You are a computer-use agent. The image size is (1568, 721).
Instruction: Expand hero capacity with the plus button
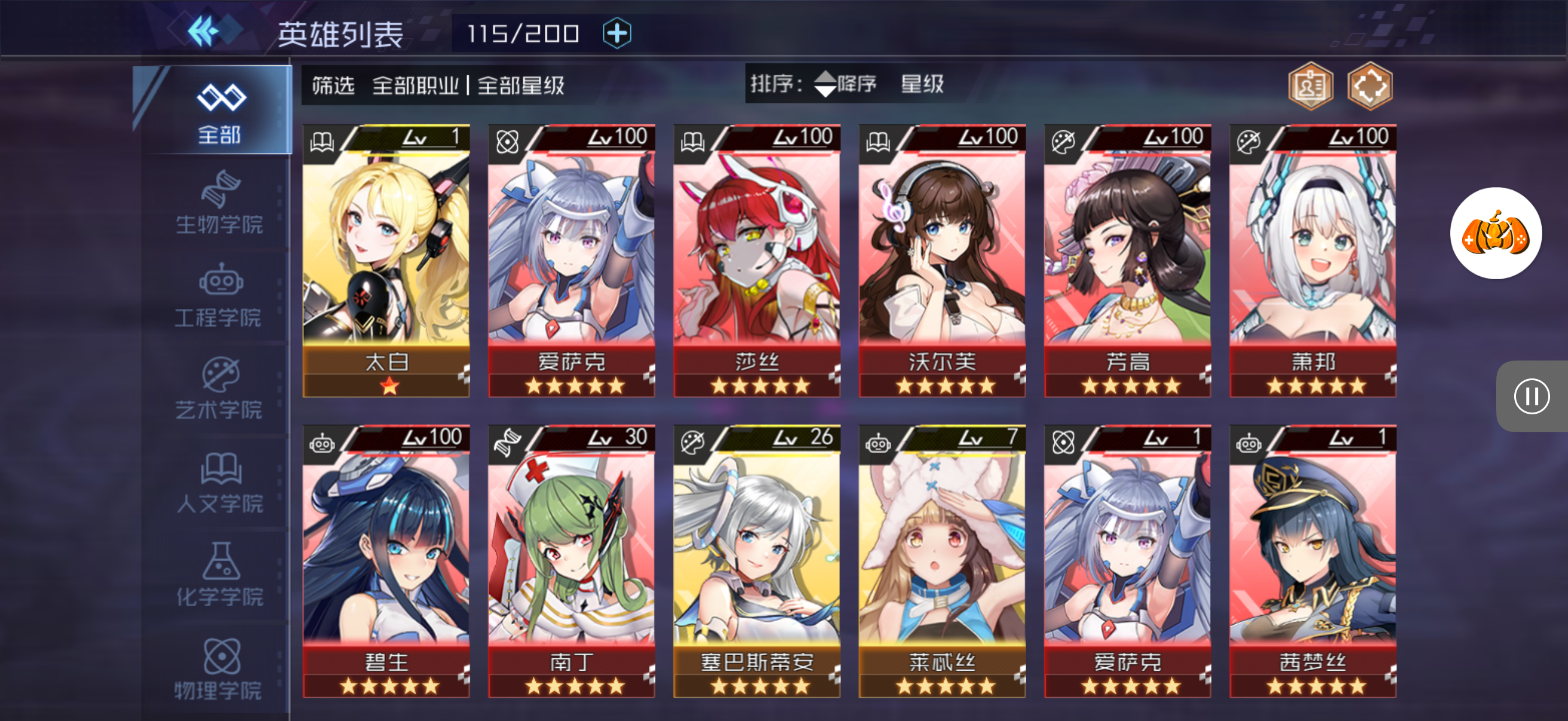click(617, 33)
